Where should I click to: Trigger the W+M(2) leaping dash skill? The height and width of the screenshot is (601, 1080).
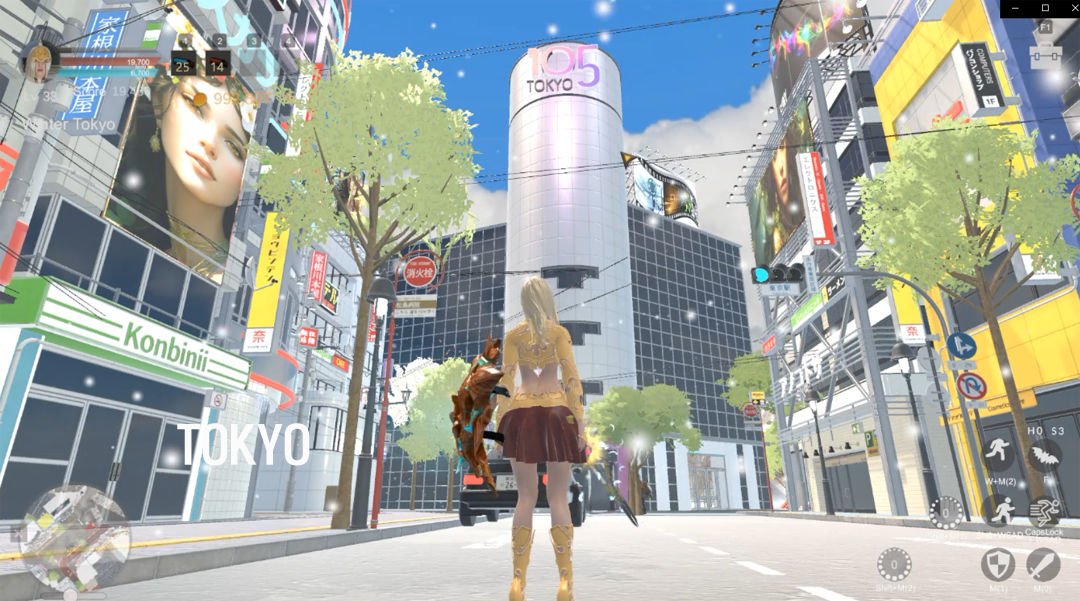(x=997, y=455)
